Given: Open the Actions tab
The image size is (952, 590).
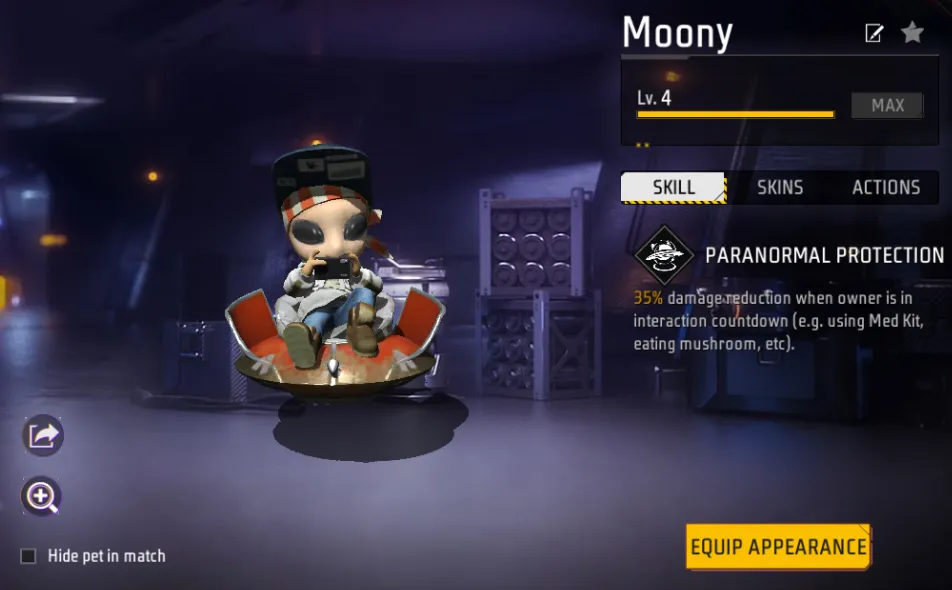Looking at the screenshot, I should tap(885, 187).
